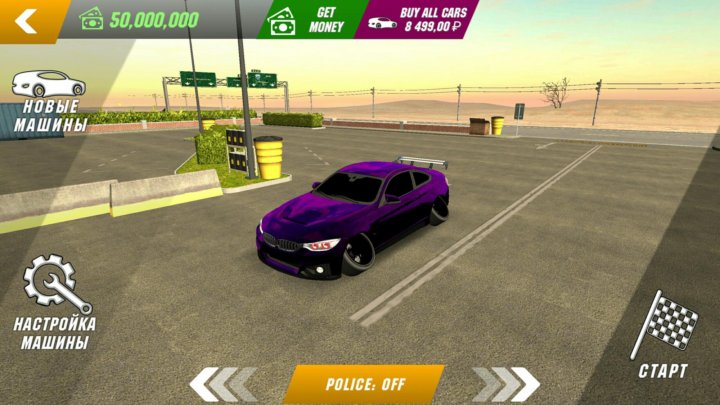Switch to the previous car with left chevrons

[220, 383]
